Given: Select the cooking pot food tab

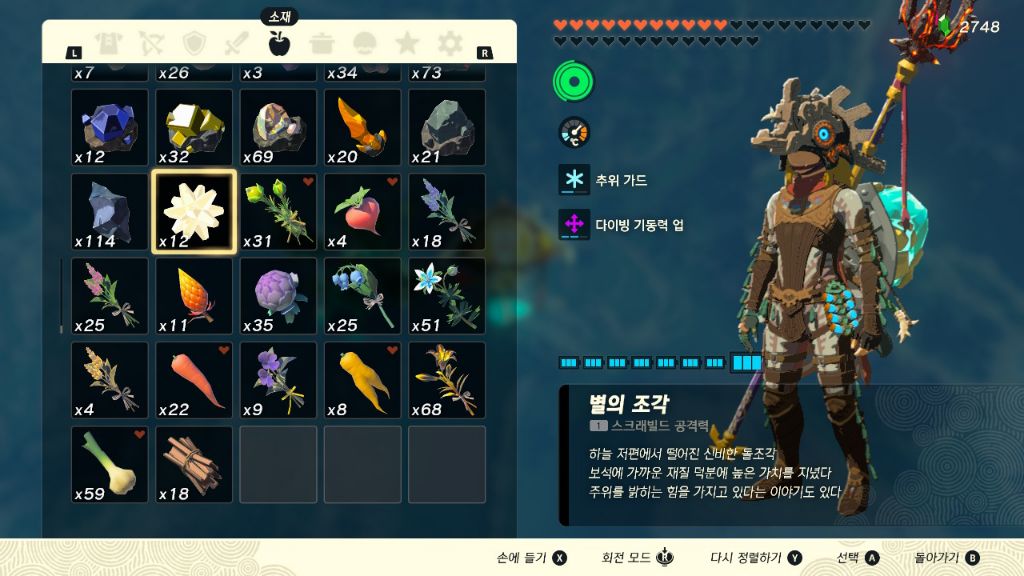Looking at the screenshot, I should pyautogui.click(x=322, y=43).
